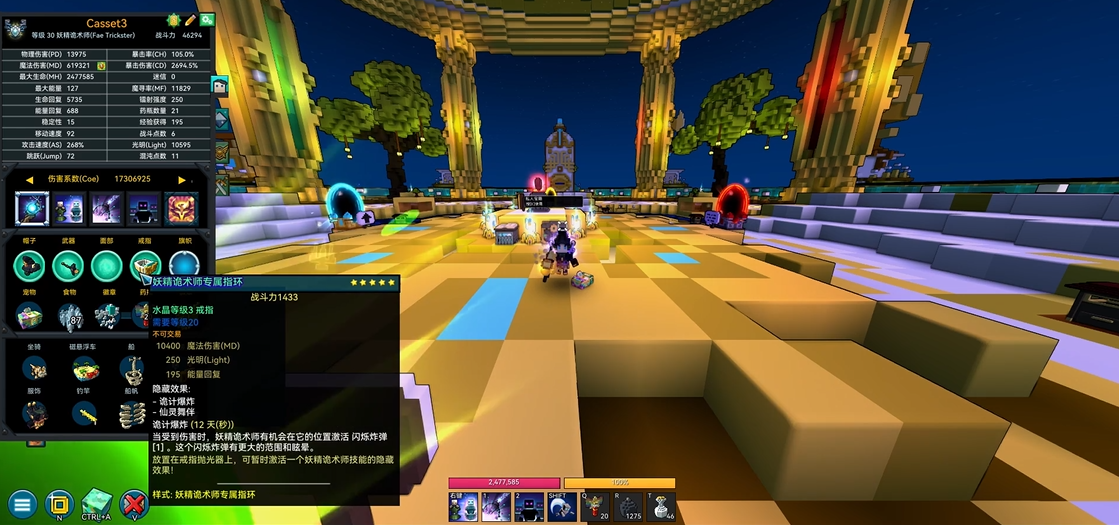Viewport: 1119px width, 525px height.
Task: Click the pencil edit icon by the name
Action: (x=190, y=20)
